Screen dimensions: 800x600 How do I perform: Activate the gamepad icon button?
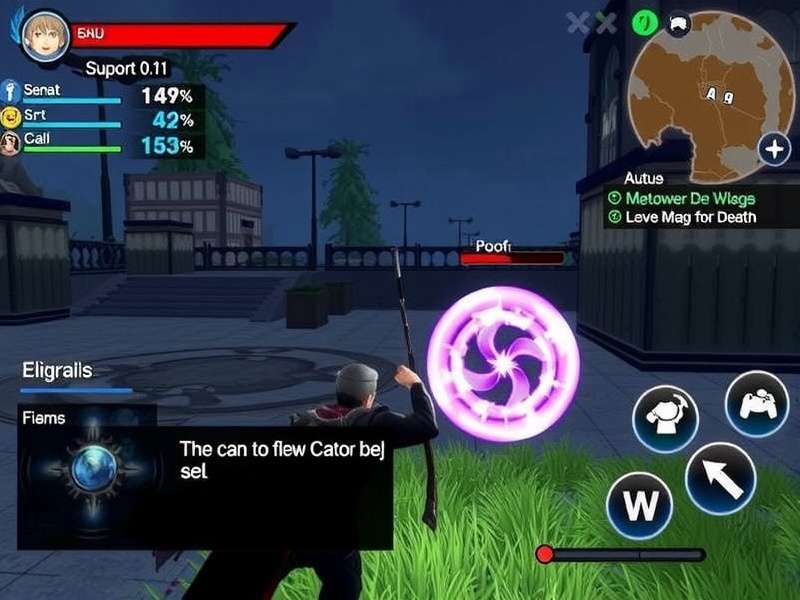(x=757, y=404)
